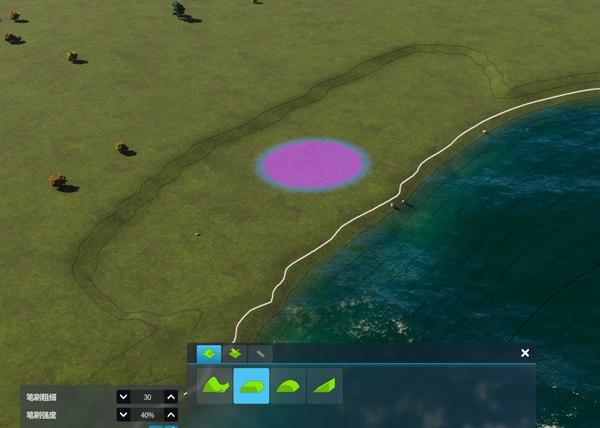Close the terrain tools panel

click(x=525, y=353)
